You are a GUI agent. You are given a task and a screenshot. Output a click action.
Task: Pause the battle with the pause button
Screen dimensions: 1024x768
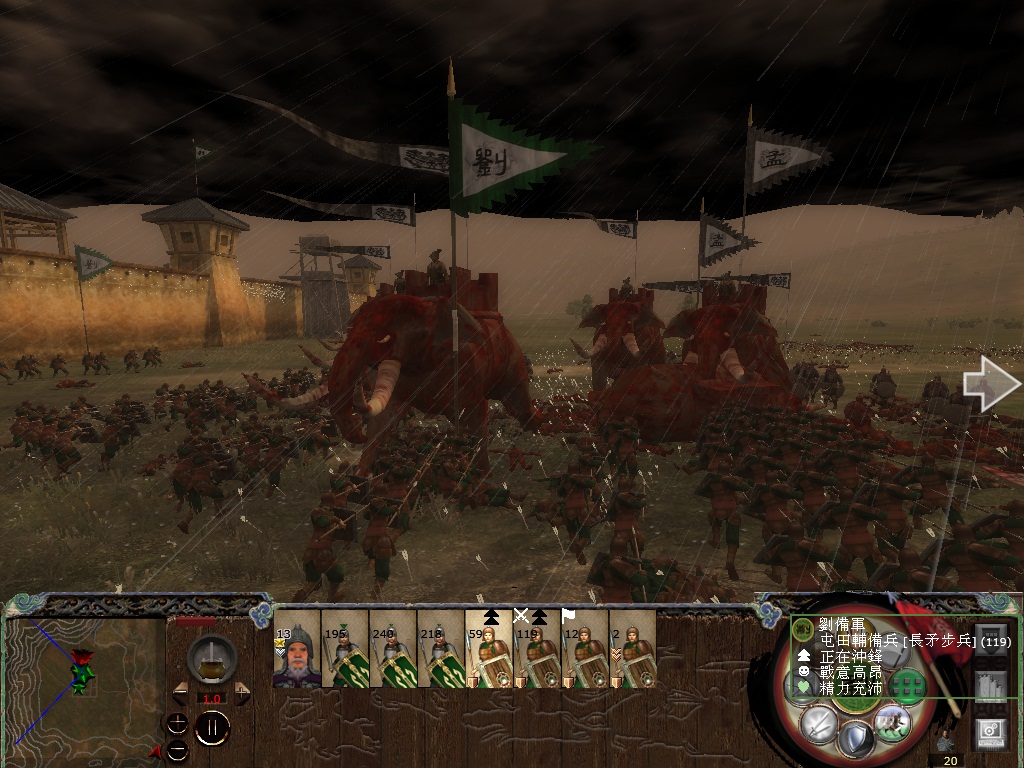coord(212,728)
